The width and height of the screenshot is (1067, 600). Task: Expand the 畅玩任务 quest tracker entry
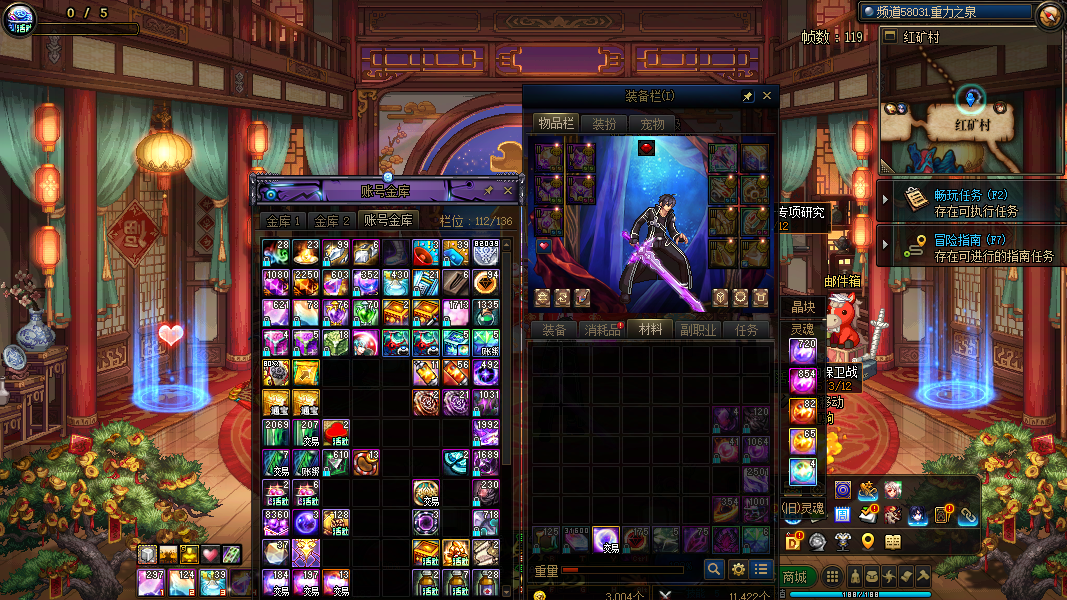[885, 199]
